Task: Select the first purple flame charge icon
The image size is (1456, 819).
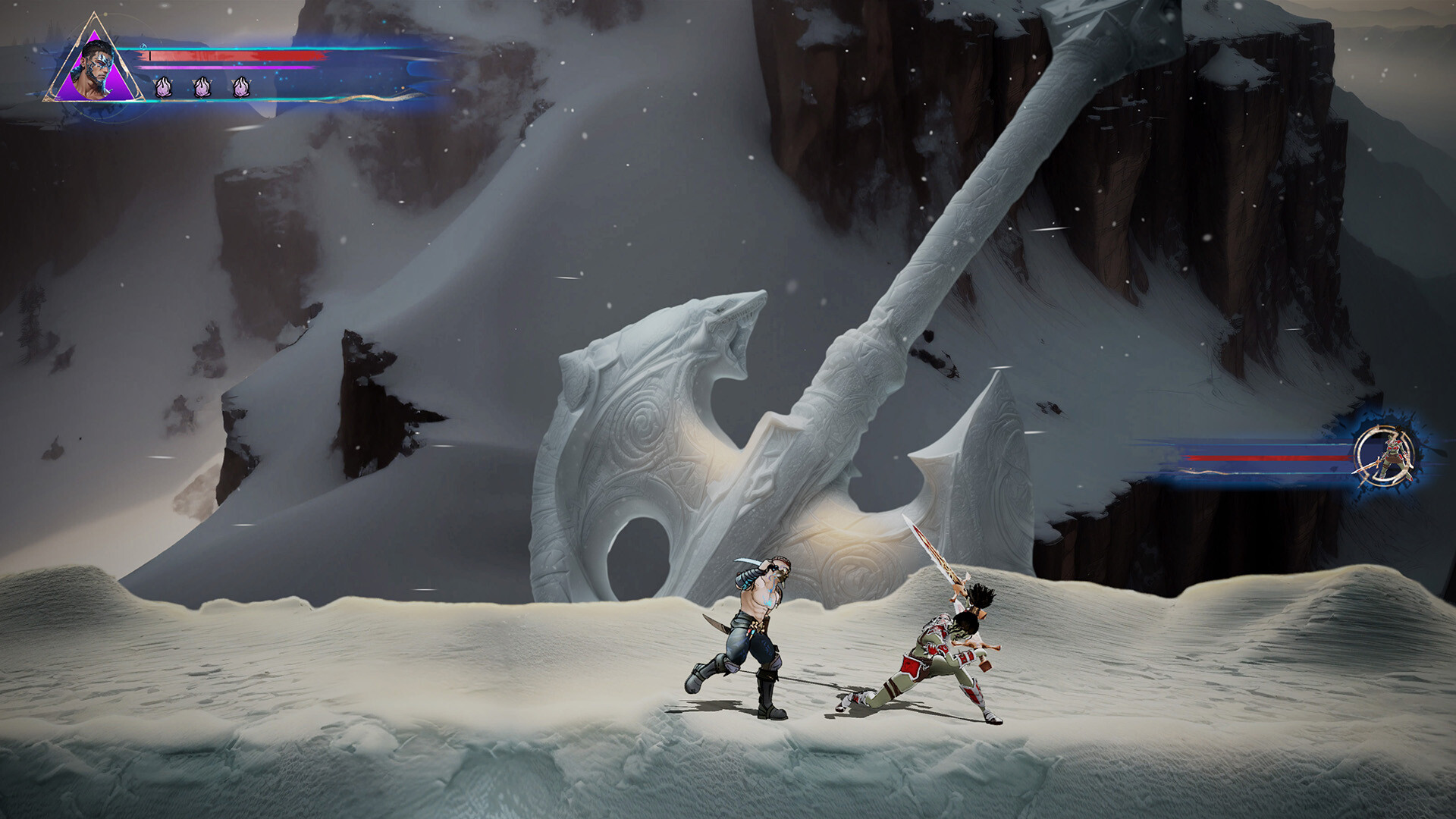Action: click(x=165, y=86)
